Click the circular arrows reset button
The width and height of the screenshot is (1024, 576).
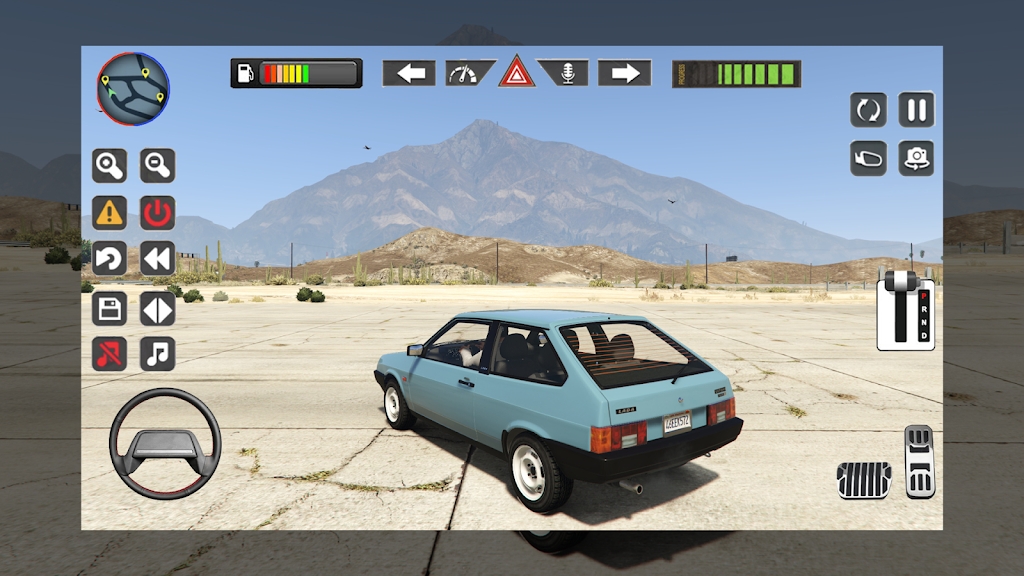(868, 109)
